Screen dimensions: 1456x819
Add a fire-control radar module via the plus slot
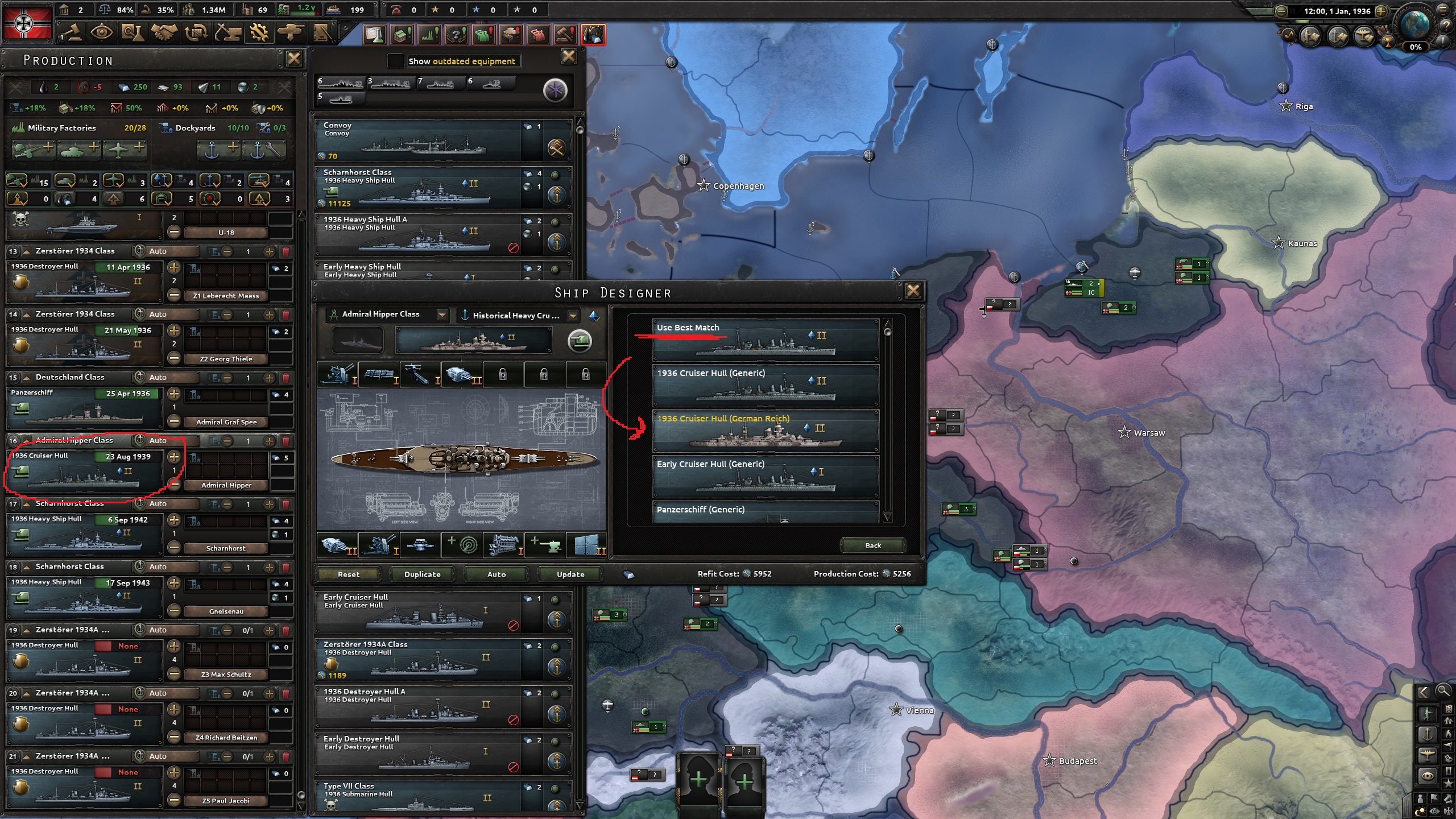coord(462,546)
